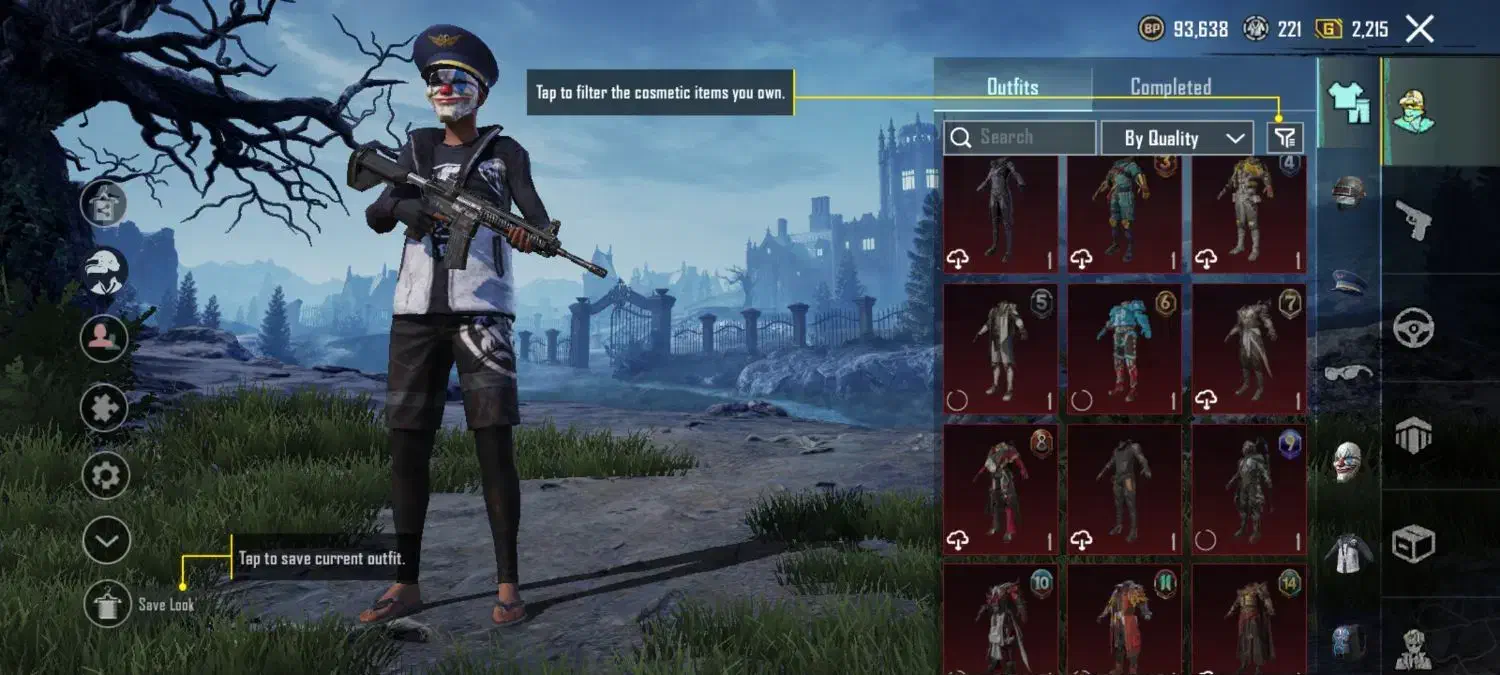Viewport: 1500px width, 675px height.
Task: Show the steering wheel vehicle category
Action: click(1414, 327)
